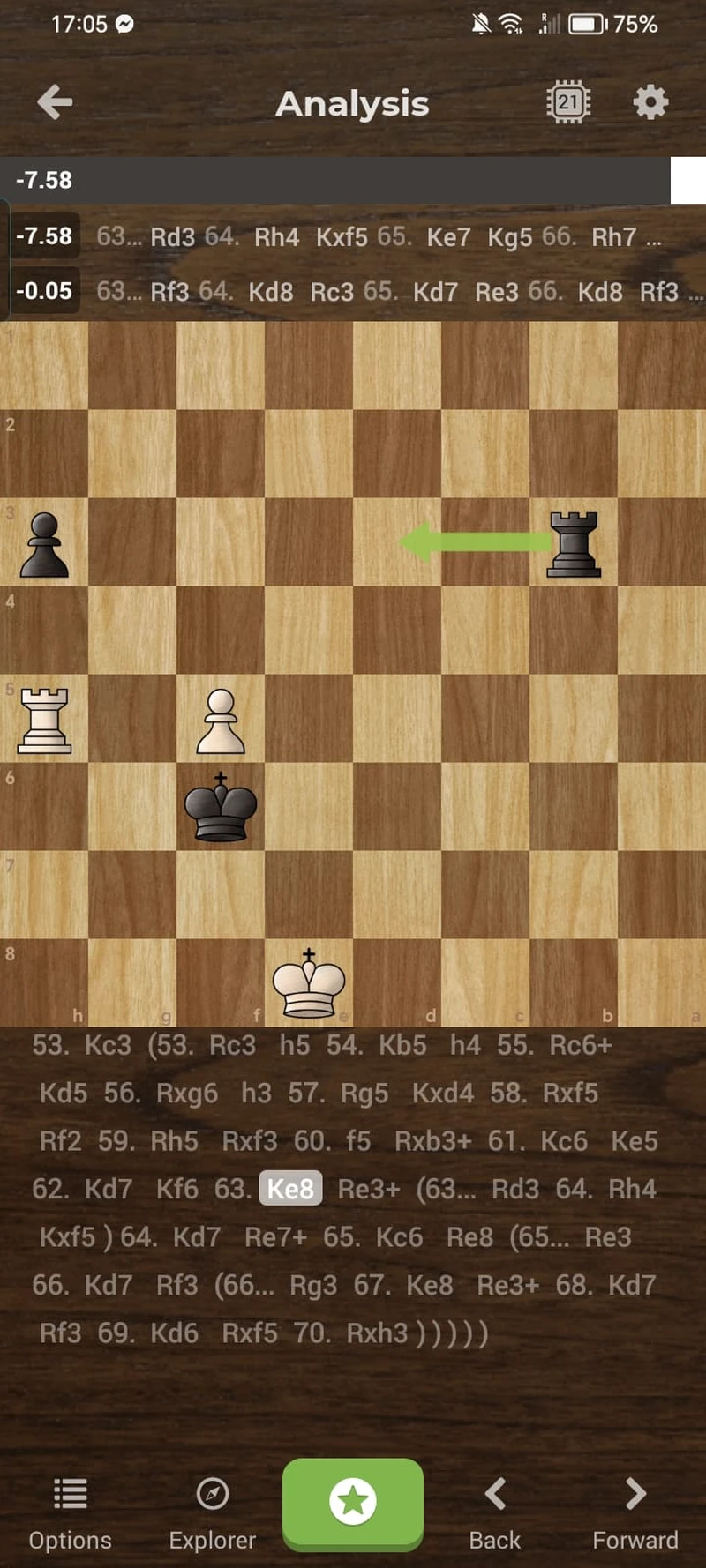706x1568 pixels.
Task: Select the -7.58 engine line
Action: (x=353, y=237)
